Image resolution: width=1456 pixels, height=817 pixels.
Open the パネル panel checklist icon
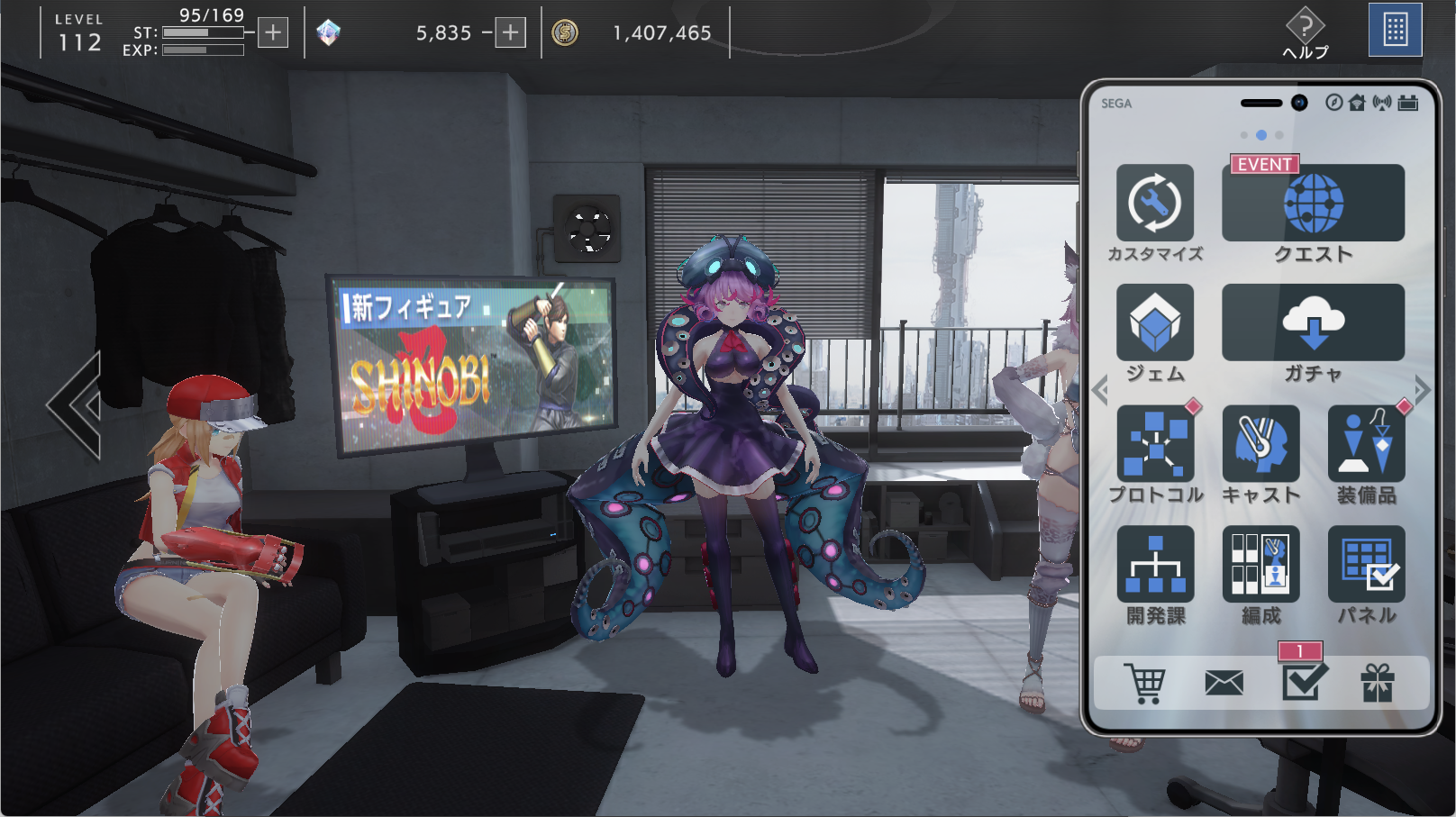1366,565
